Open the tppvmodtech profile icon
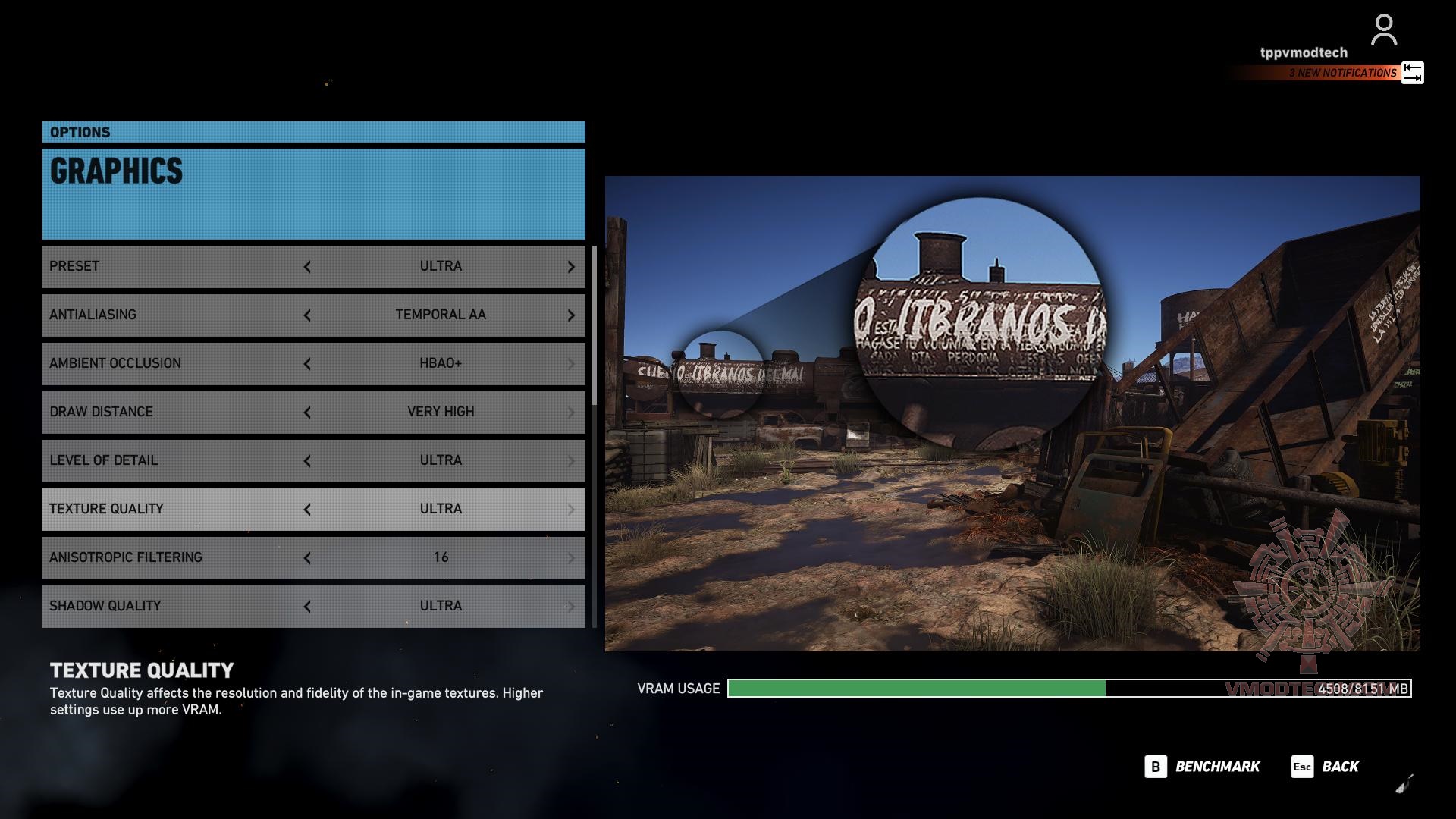1456x819 pixels. click(1384, 30)
